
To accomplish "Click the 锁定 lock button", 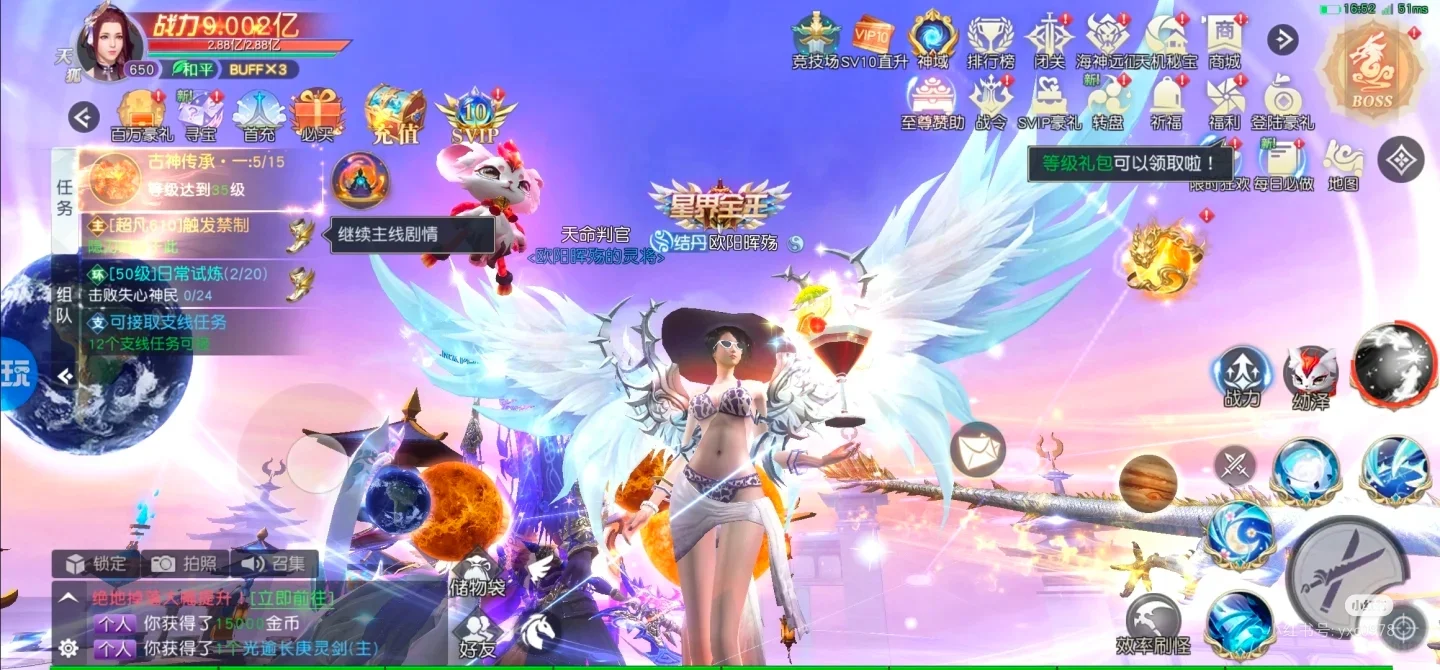I will click(x=96, y=563).
